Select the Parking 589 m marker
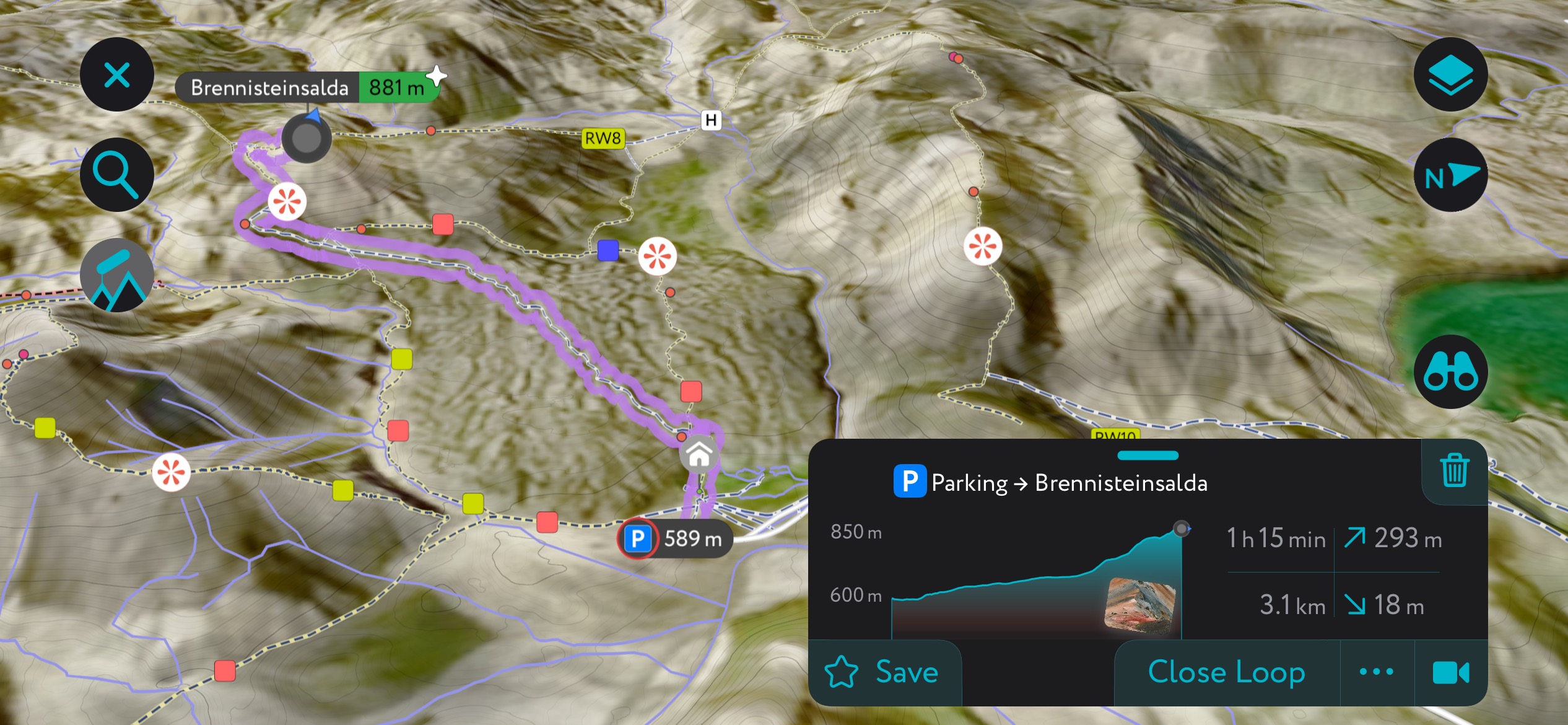Viewport: 1568px width, 725px height. point(675,538)
